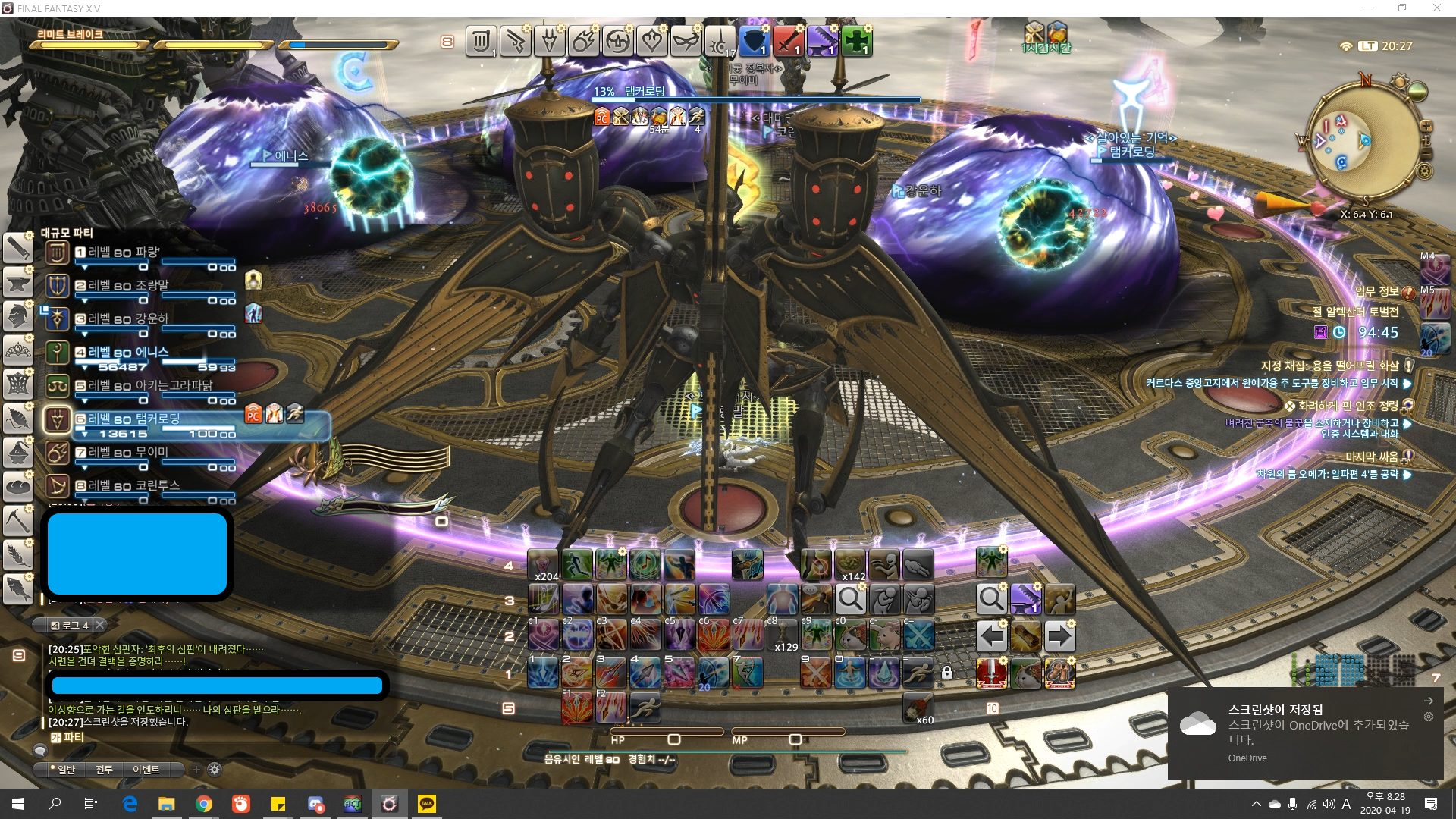Open the 이벤트 chat tab
The width and height of the screenshot is (1456, 819).
146,770
